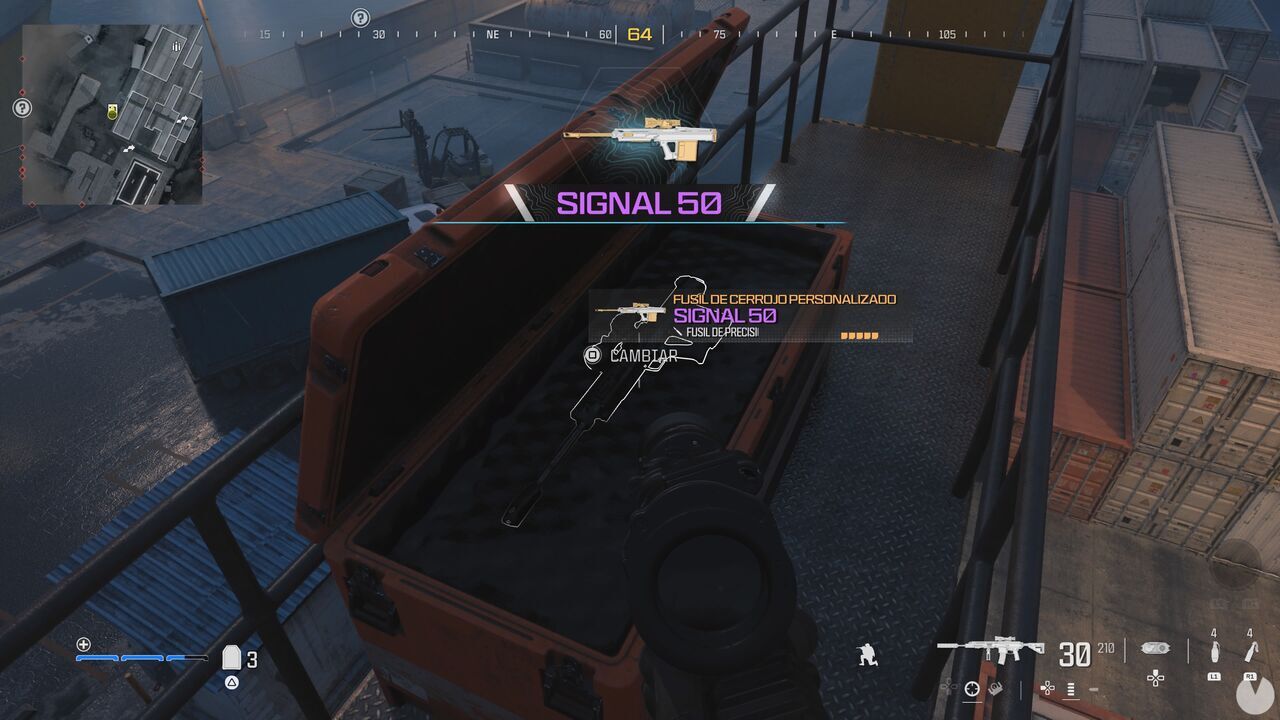Click the gas mask field upgrade icon
The width and height of the screenshot is (1280, 720).
pyautogui.click(x=1155, y=647)
